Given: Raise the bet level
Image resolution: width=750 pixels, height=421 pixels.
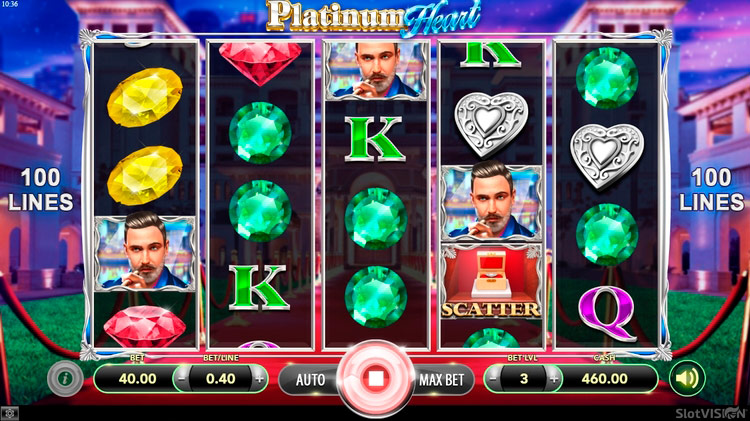Looking at the screenshot, I should pyautogui.click(x=554, y=379).
